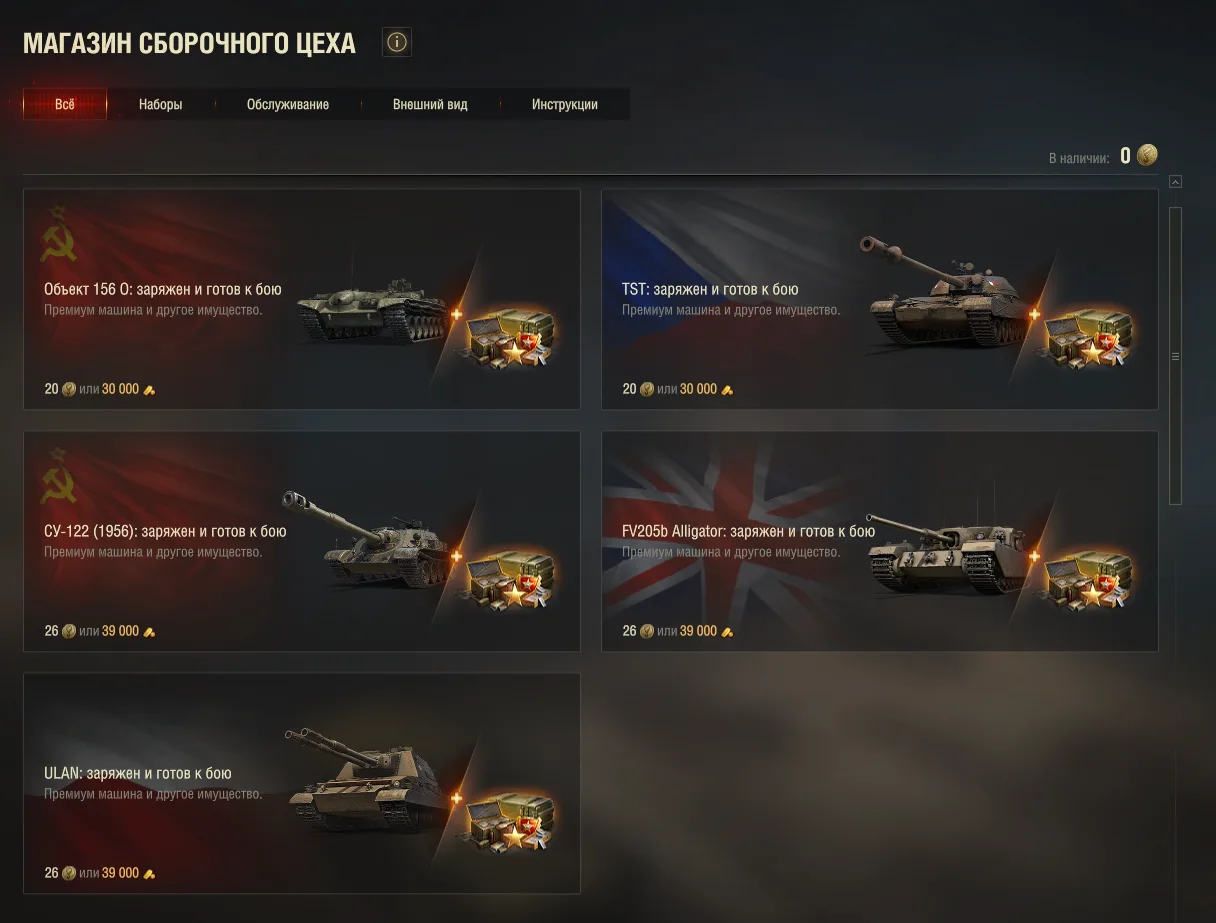Screen dimensions: 1216x923
Task: Grab the shop list scrollbar handle
Action: click(x=1176, y=355)
